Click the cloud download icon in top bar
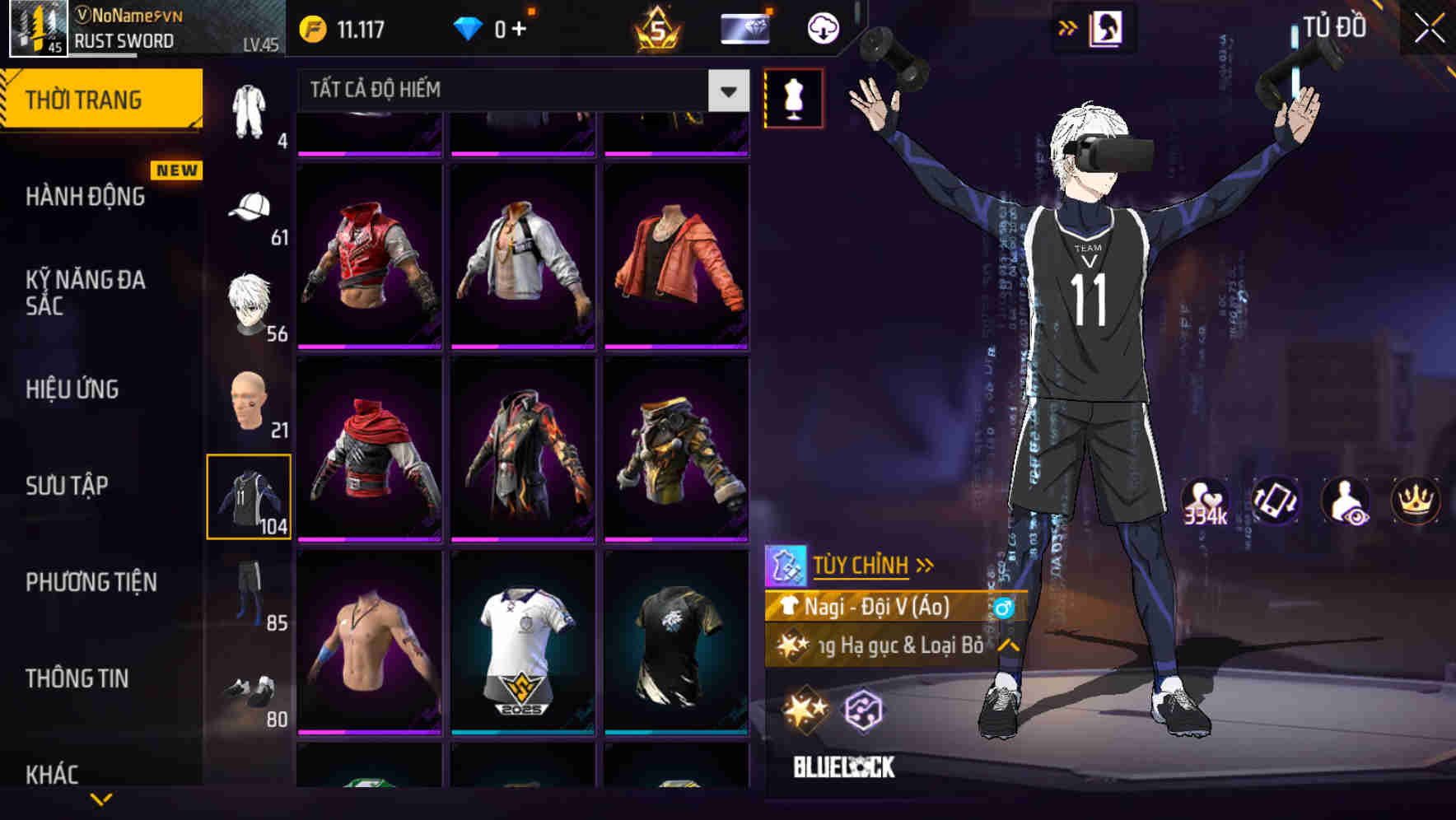Viewport: 1456px width, 820px height. tap(822, 27)
